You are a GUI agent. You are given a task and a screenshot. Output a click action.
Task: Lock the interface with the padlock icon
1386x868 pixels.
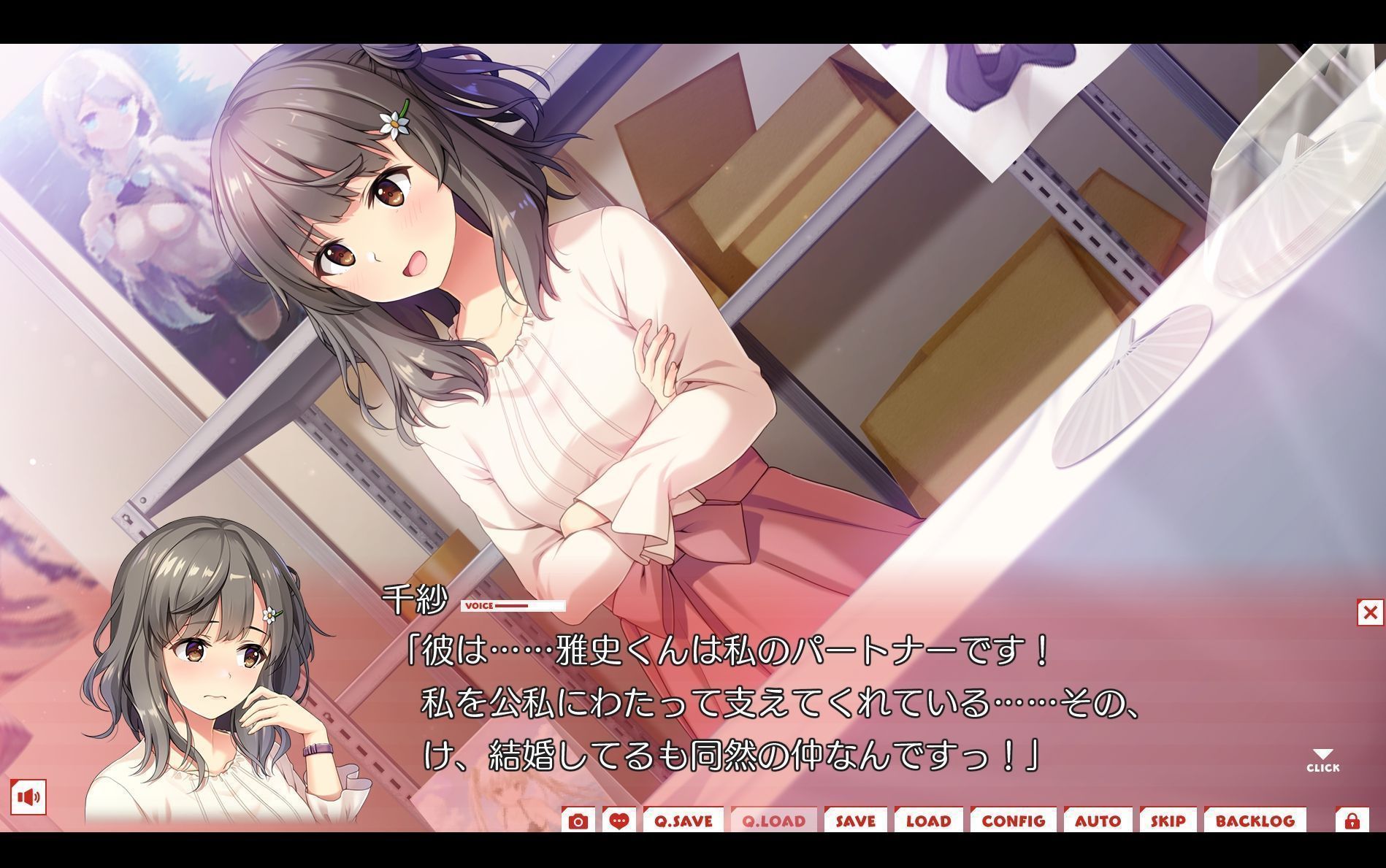(x=1352, y=821)
